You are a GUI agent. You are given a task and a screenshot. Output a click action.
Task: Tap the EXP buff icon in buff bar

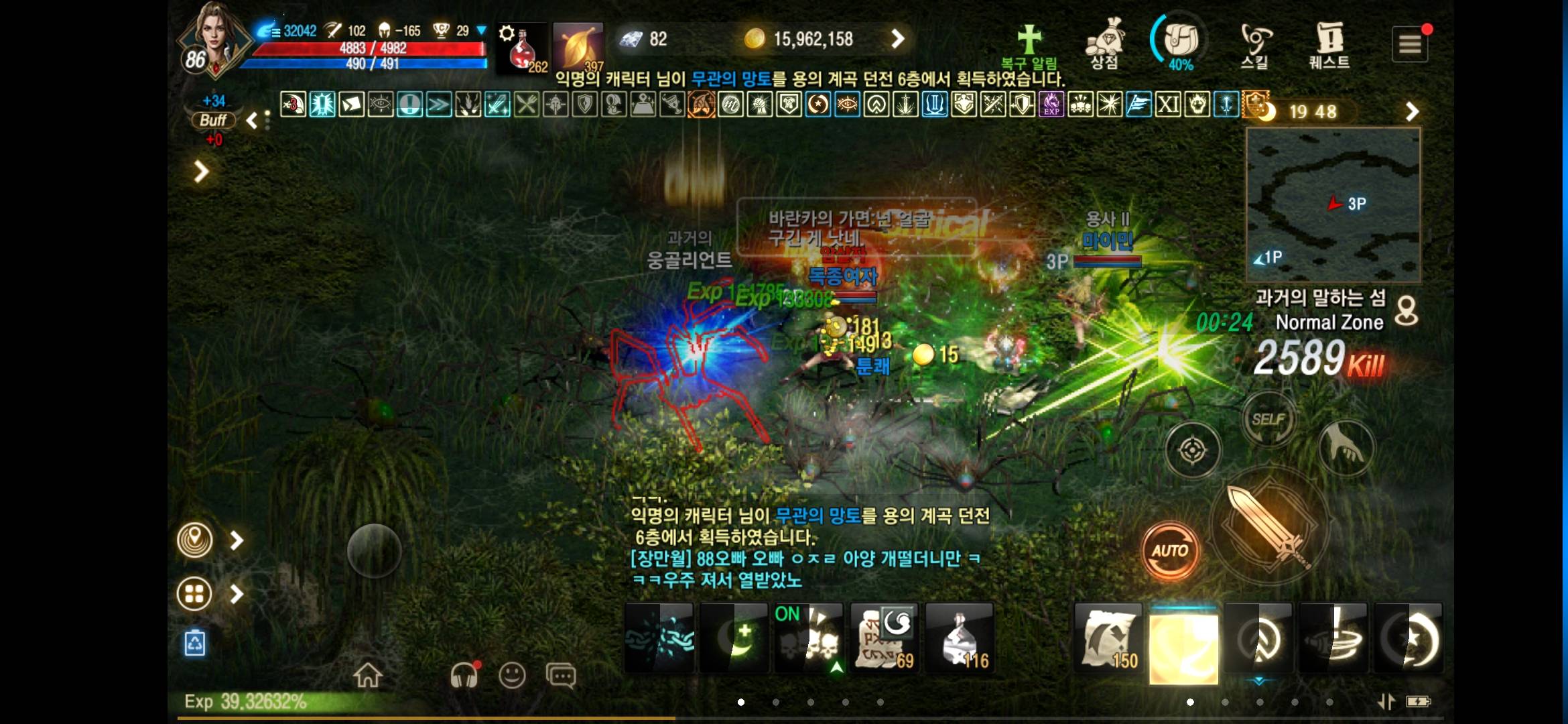pos(1052,105)
